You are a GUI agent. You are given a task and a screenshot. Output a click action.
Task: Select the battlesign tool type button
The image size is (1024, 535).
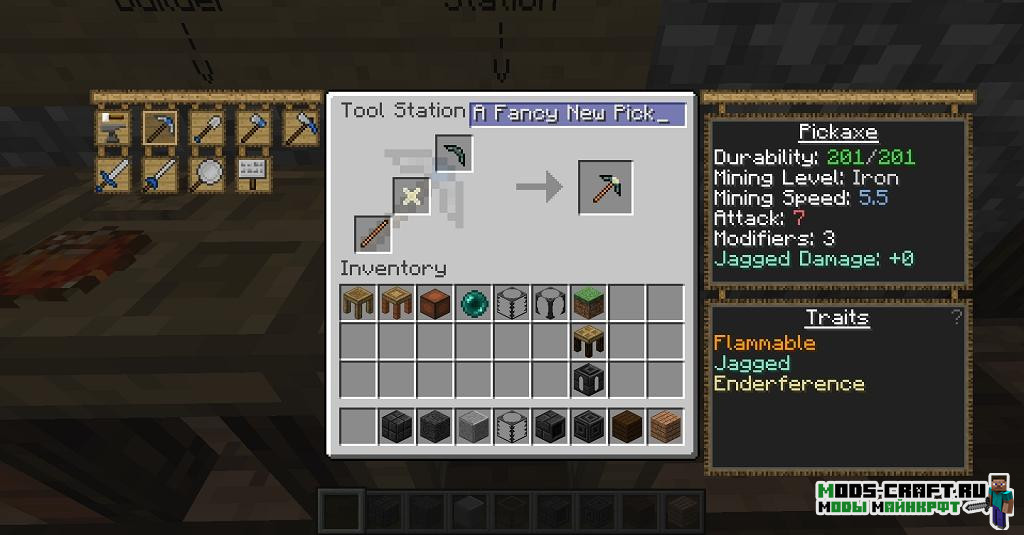[x=253, y=174]
